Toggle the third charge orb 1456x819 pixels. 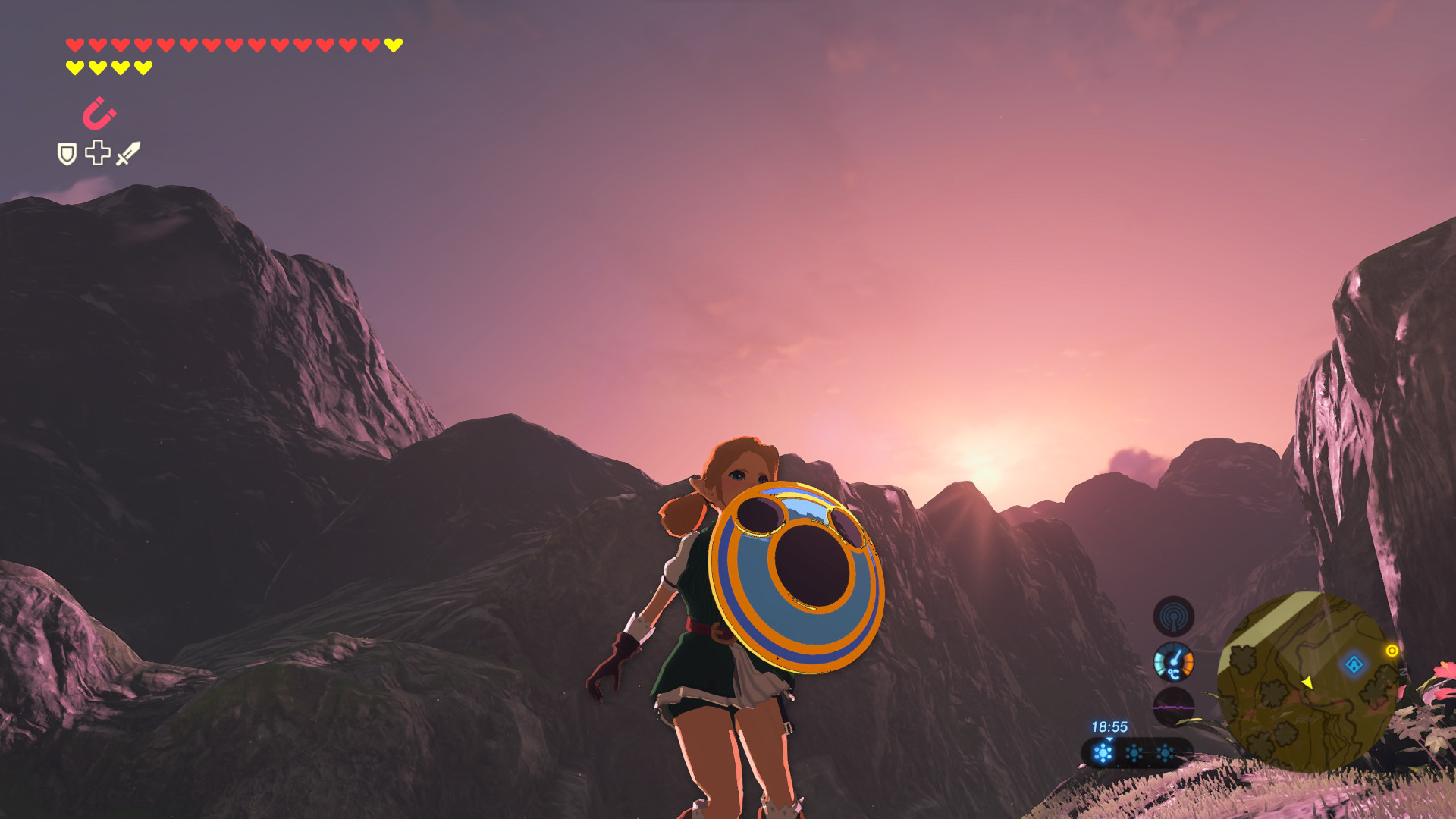pos(1164,752)
